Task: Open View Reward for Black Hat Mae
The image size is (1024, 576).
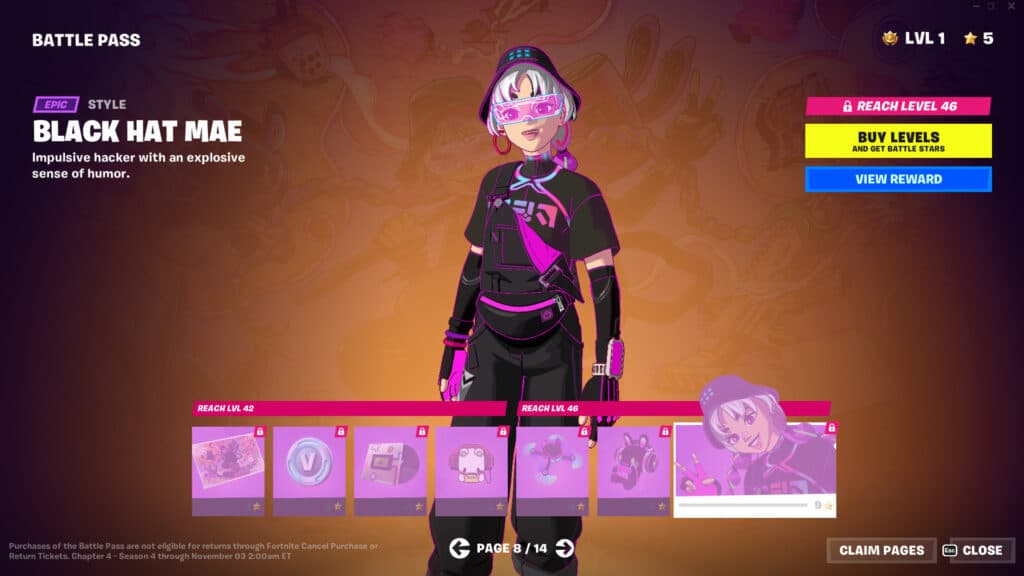Action: pos(898,179)
